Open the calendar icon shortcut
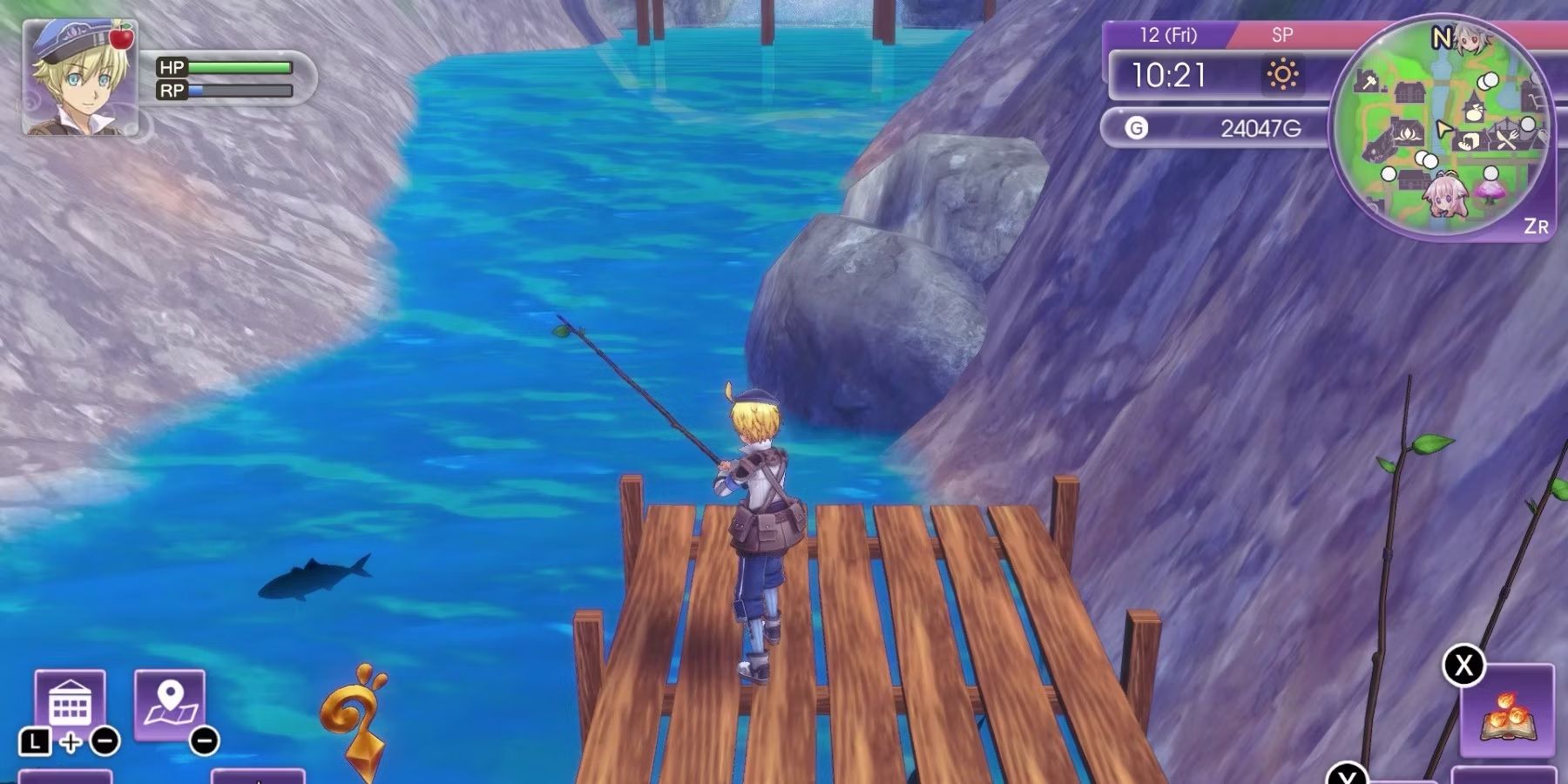The width and height of the screenshot is (1568, 784). [70, 704]
